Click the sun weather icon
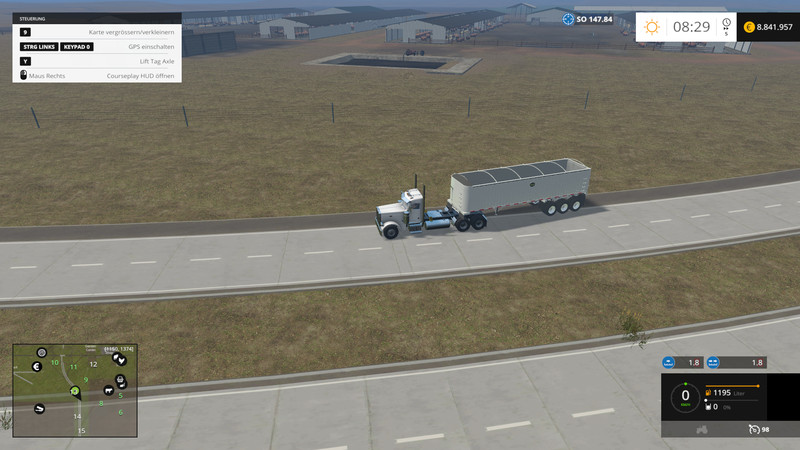Viewport: 800px width, 450px height. click(652, 27)
